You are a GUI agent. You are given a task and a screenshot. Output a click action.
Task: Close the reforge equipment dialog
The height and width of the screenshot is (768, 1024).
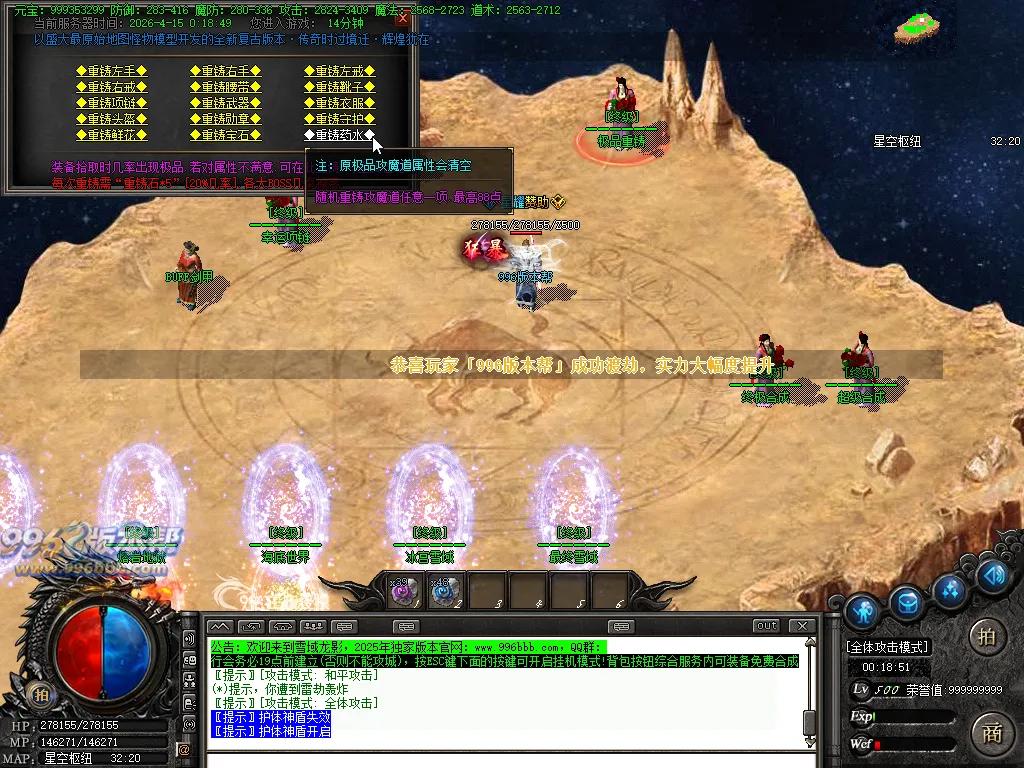coord(403,18)
